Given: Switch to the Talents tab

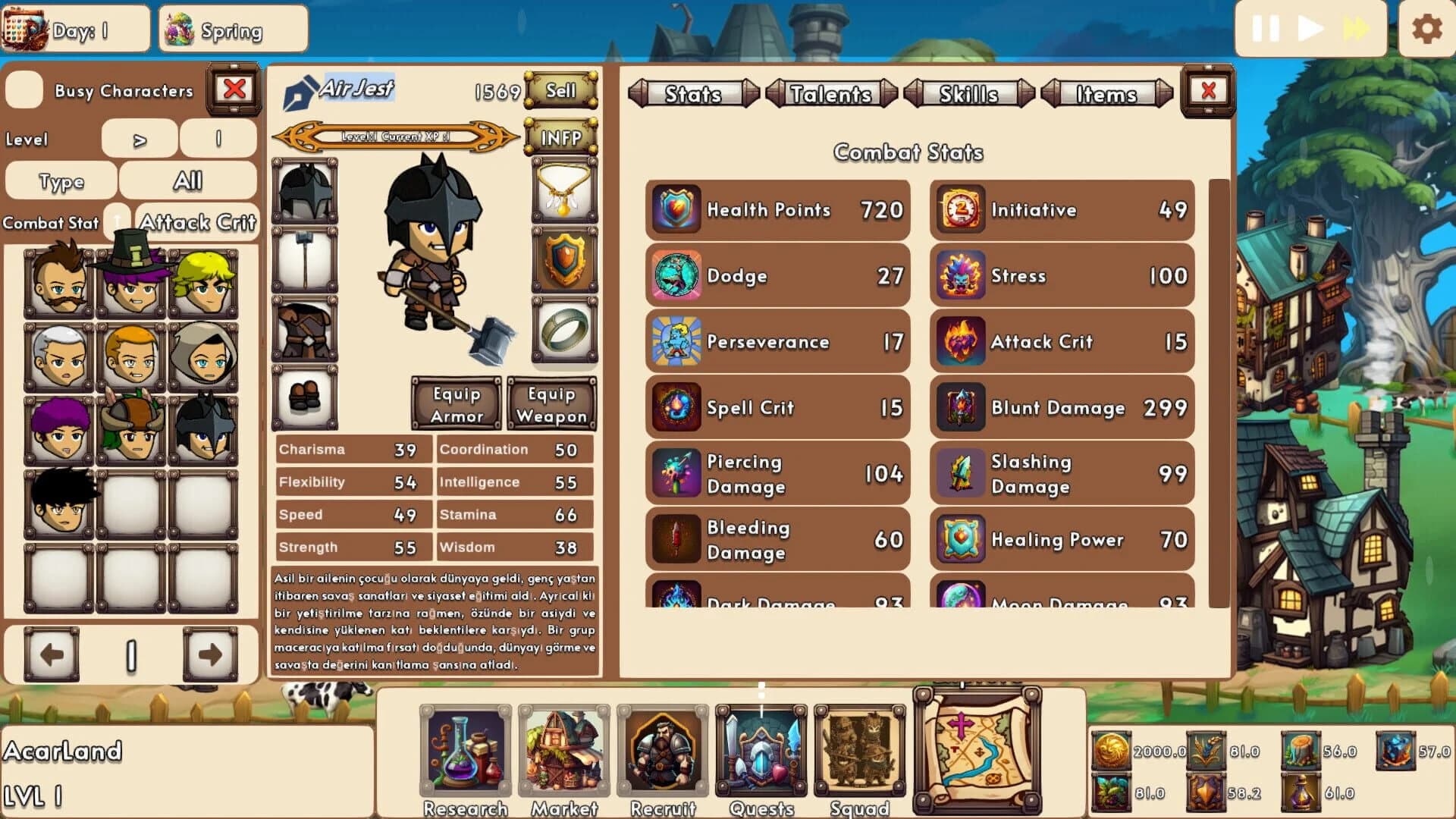Looking at the screenshot, I should tap(830, 94).
